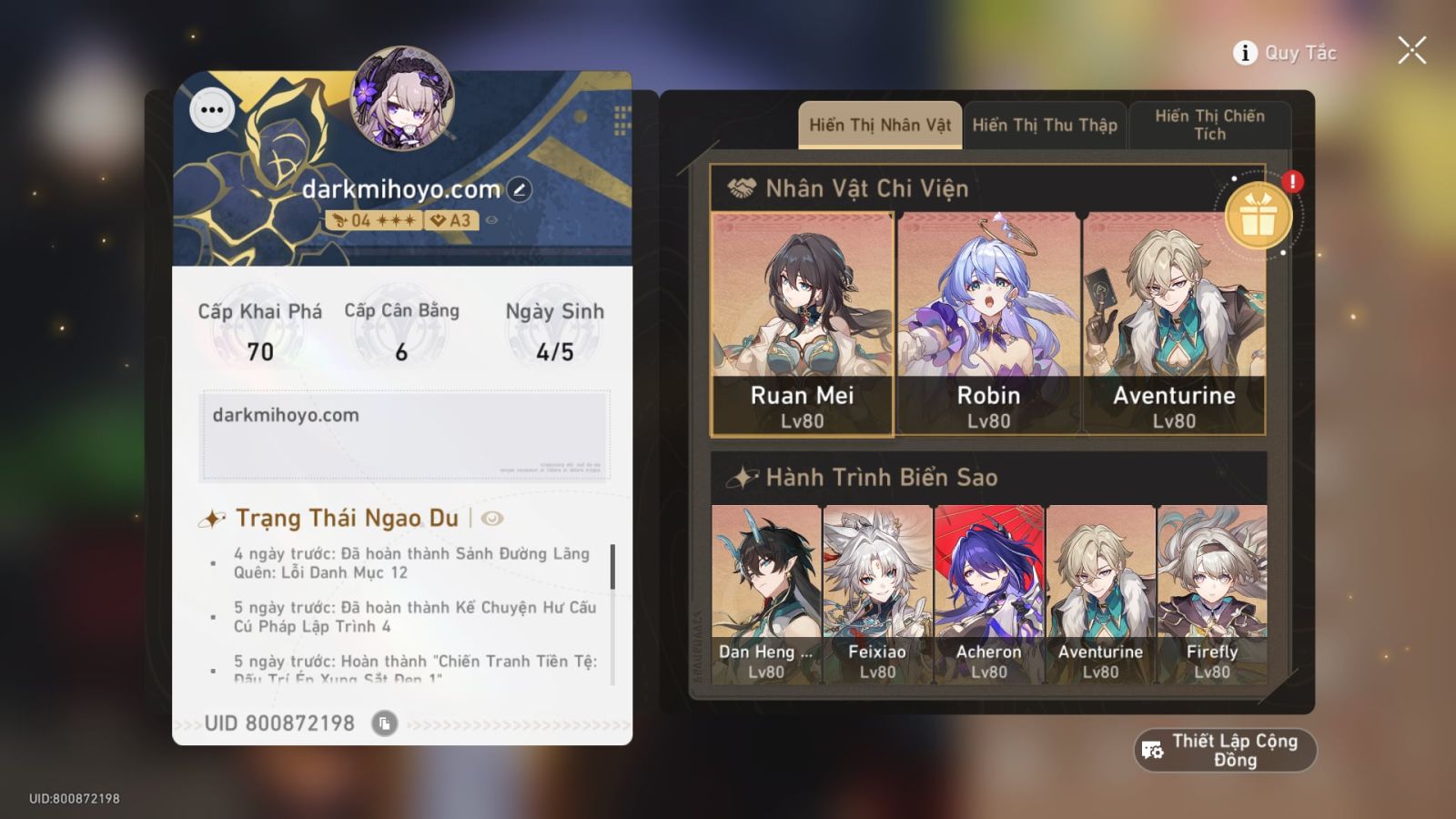Click the info icon beside Quy Tắc
This screenshot has height=819, width=1456.
point(1243,53)
